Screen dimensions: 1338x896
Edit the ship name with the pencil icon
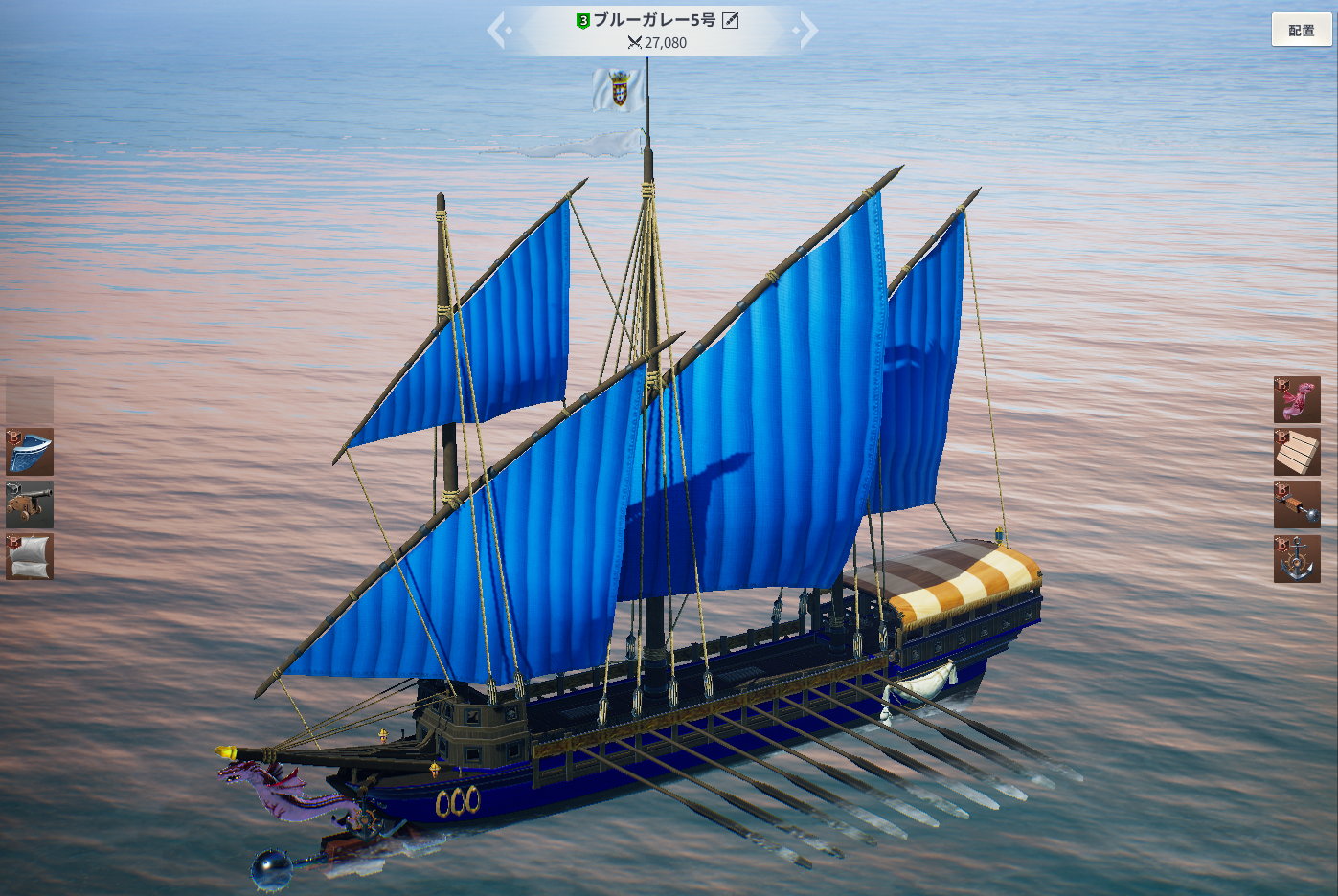point(731,20)
